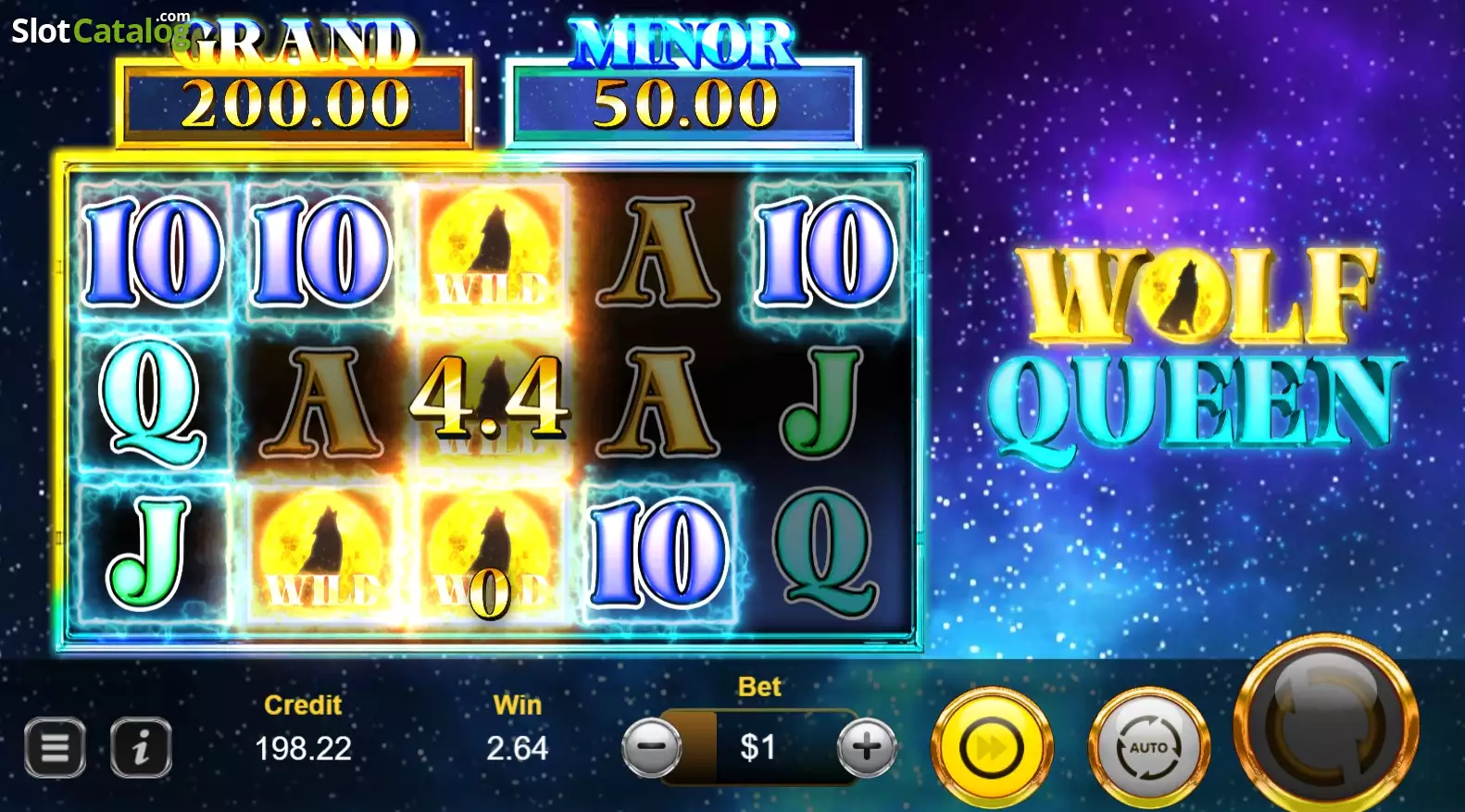Viewport: 1465px width, 812px height.
Task: Increase the bet with the plus control
Action: [x=865, y=744]
